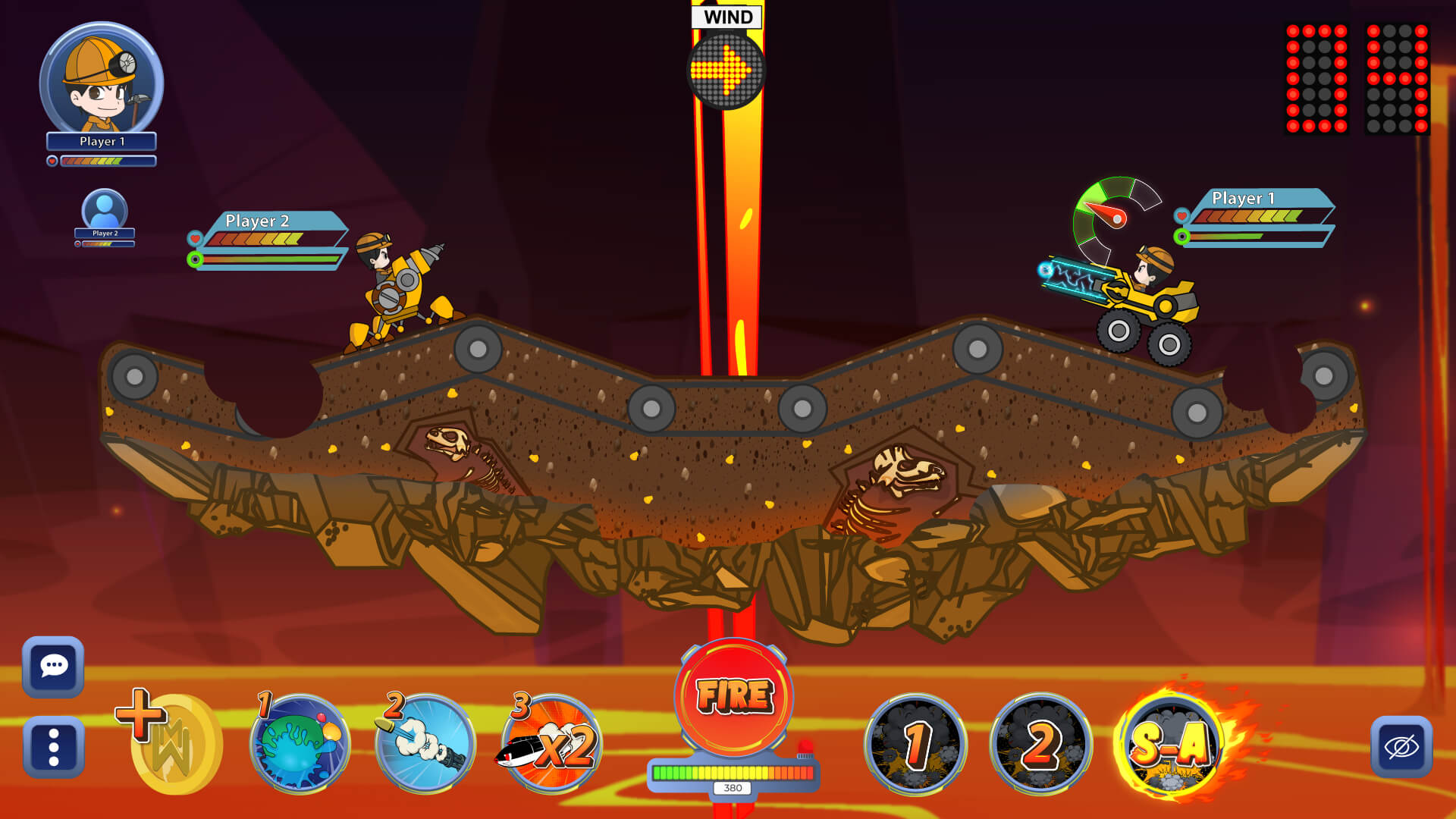Image resolution: width=1456 pixels, height=819 pixels.
Task: Open the chat speech bubble button
Action: click(x=53, y=667)
